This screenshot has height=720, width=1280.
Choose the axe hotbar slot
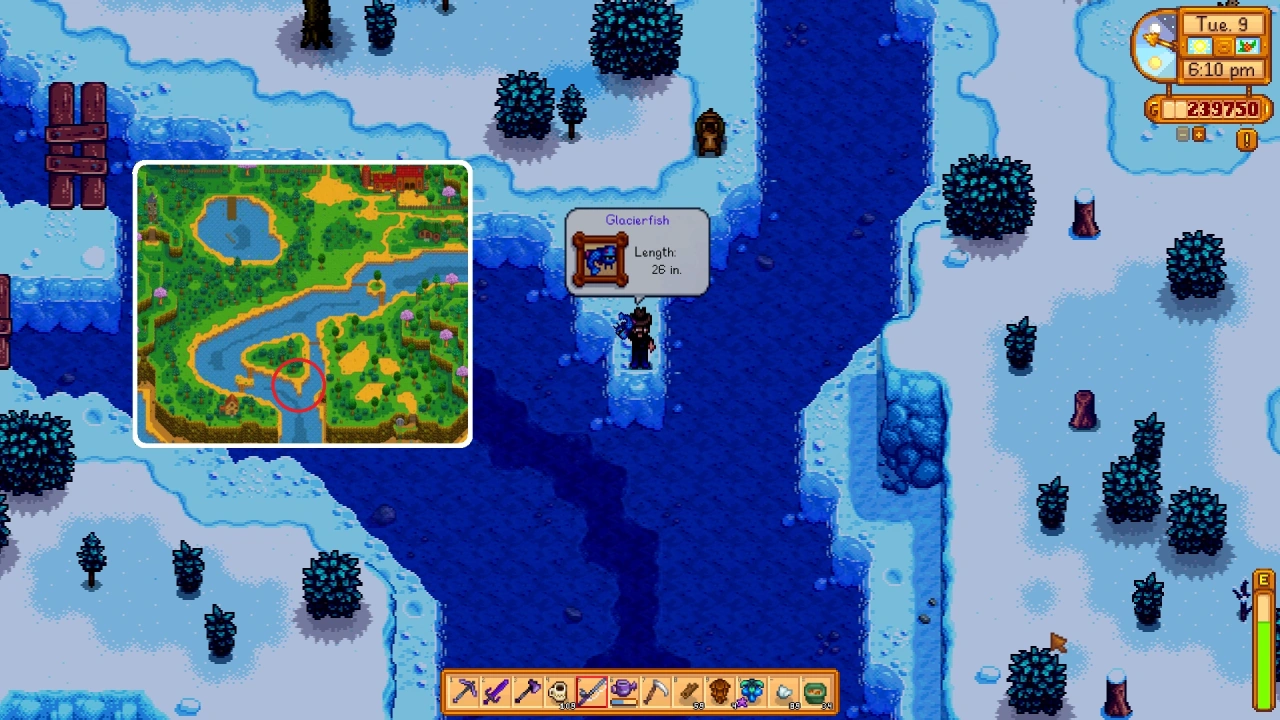[529, 691]
